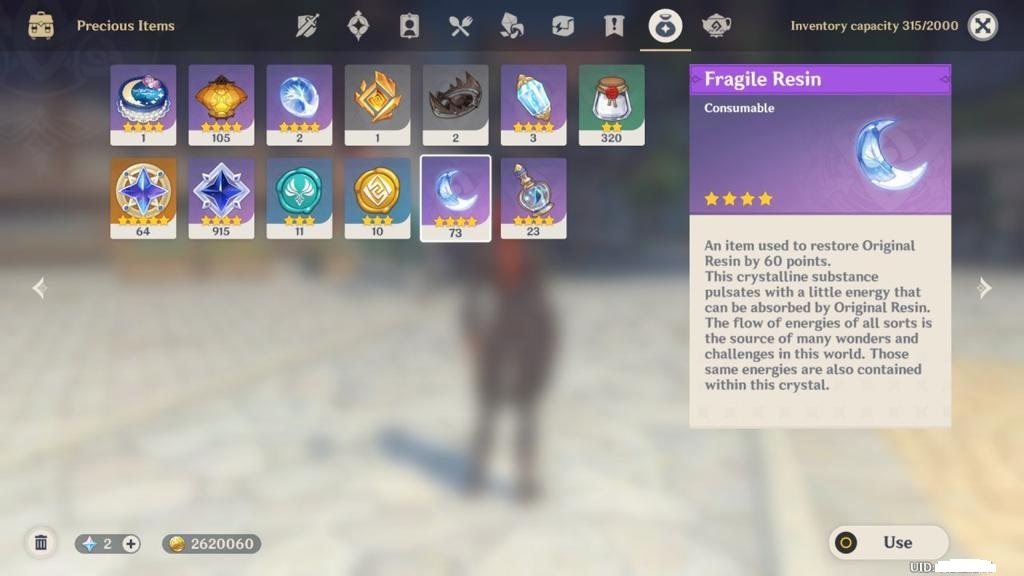
Task: Select the dark crown item slot
Action: tap(455, 104)
